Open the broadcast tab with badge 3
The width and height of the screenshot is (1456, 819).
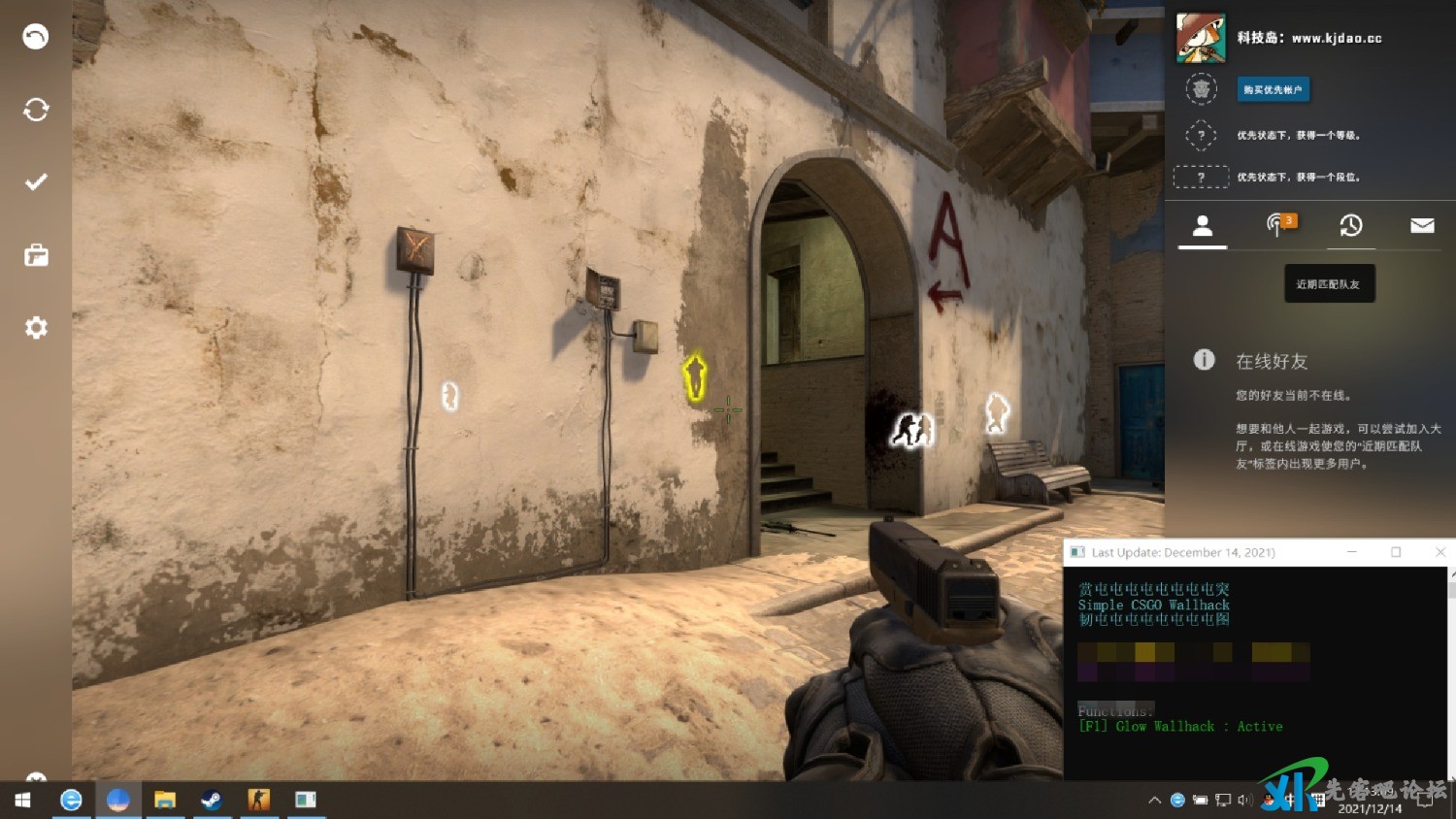(x=1278, y=225)
